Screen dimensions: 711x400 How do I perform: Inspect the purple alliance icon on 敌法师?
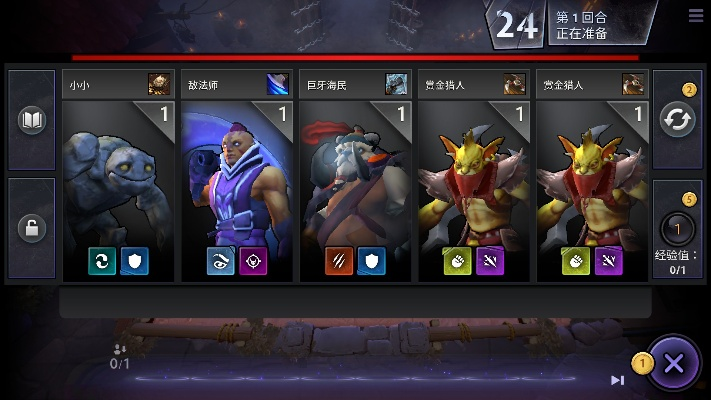253,261
